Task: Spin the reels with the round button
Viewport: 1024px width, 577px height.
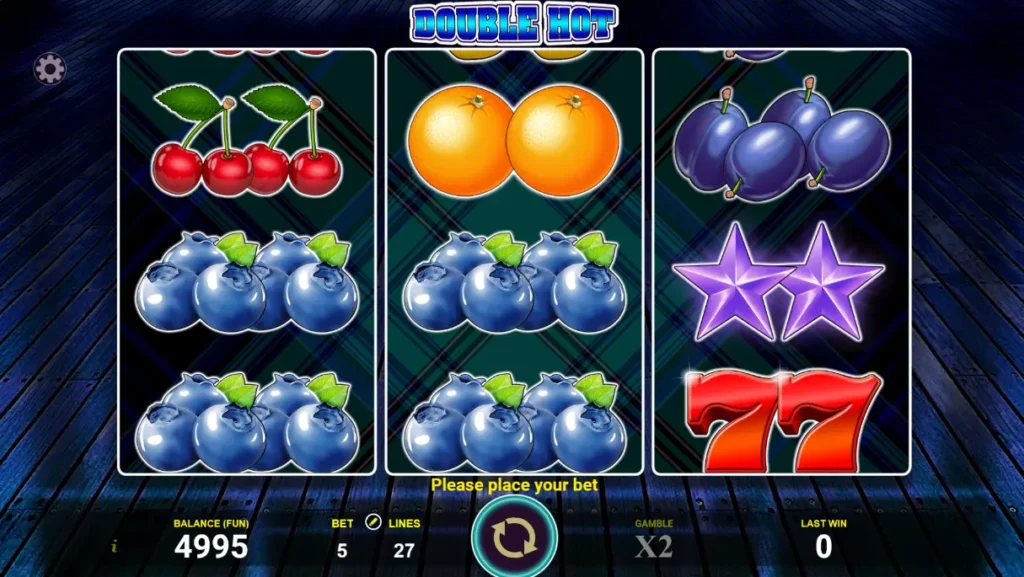Action: click(514, 538)
